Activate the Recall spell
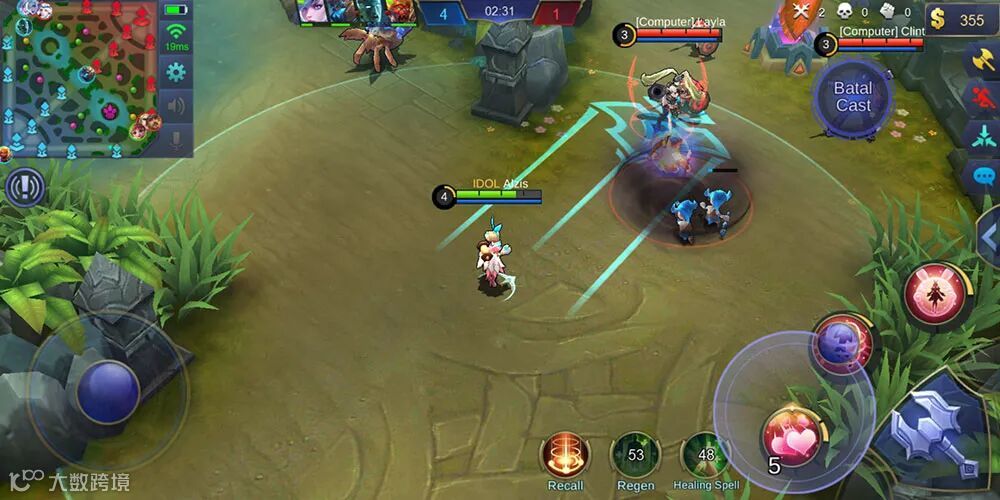1000x500 pixels. [x=565, y=455]
